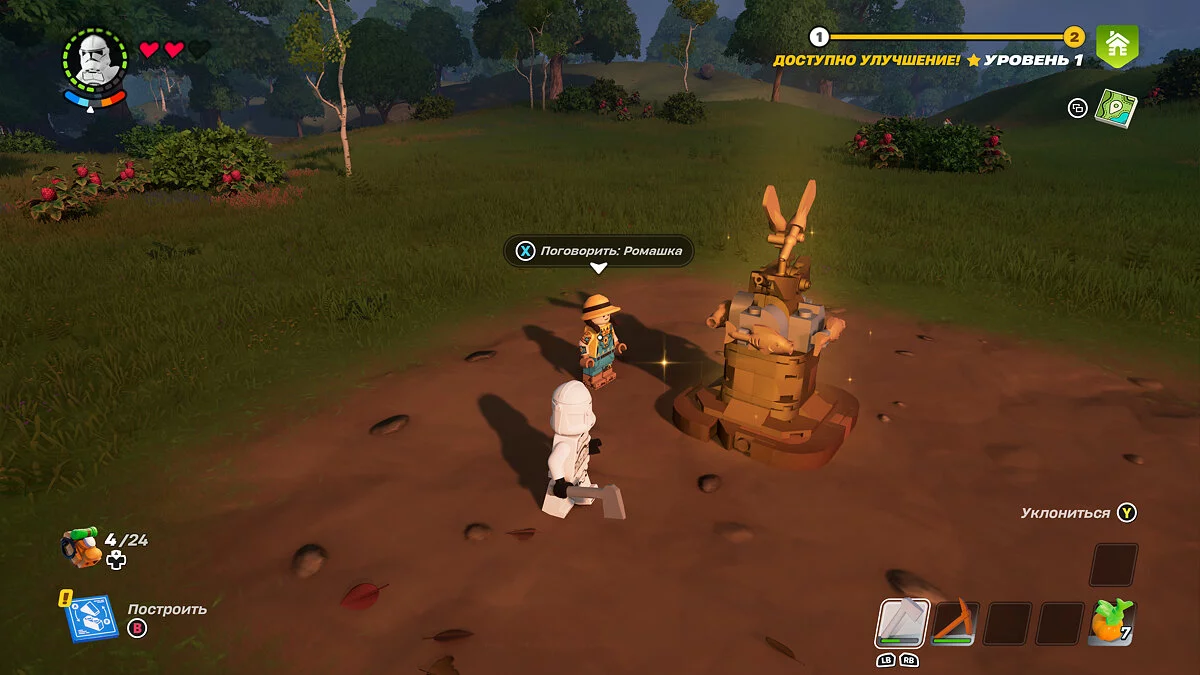Click the talk to Ромашка prompt
The width and height of the screenshot is (1200, 675).
[598, 251]
